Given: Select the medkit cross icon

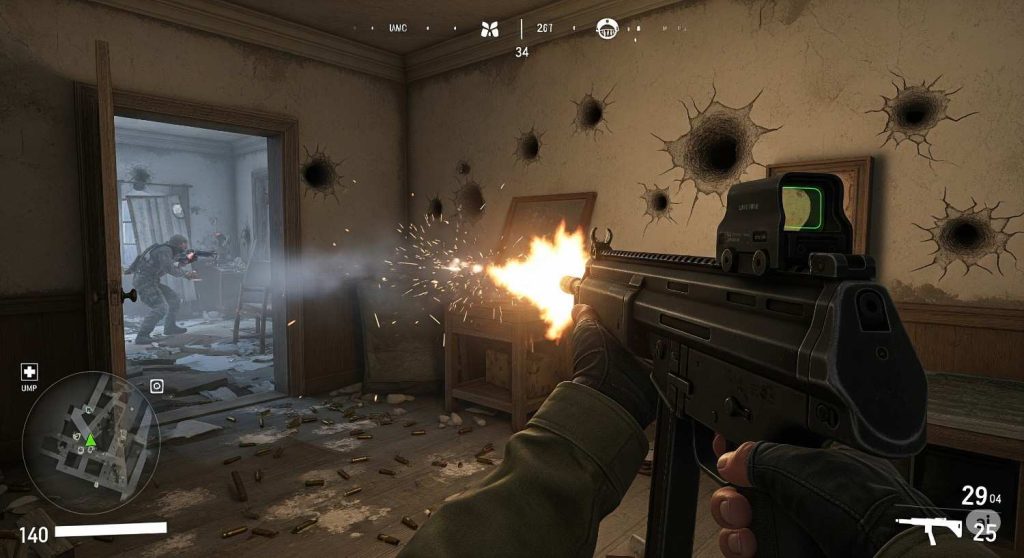Looking at the screenshot, I should [29, 371].
